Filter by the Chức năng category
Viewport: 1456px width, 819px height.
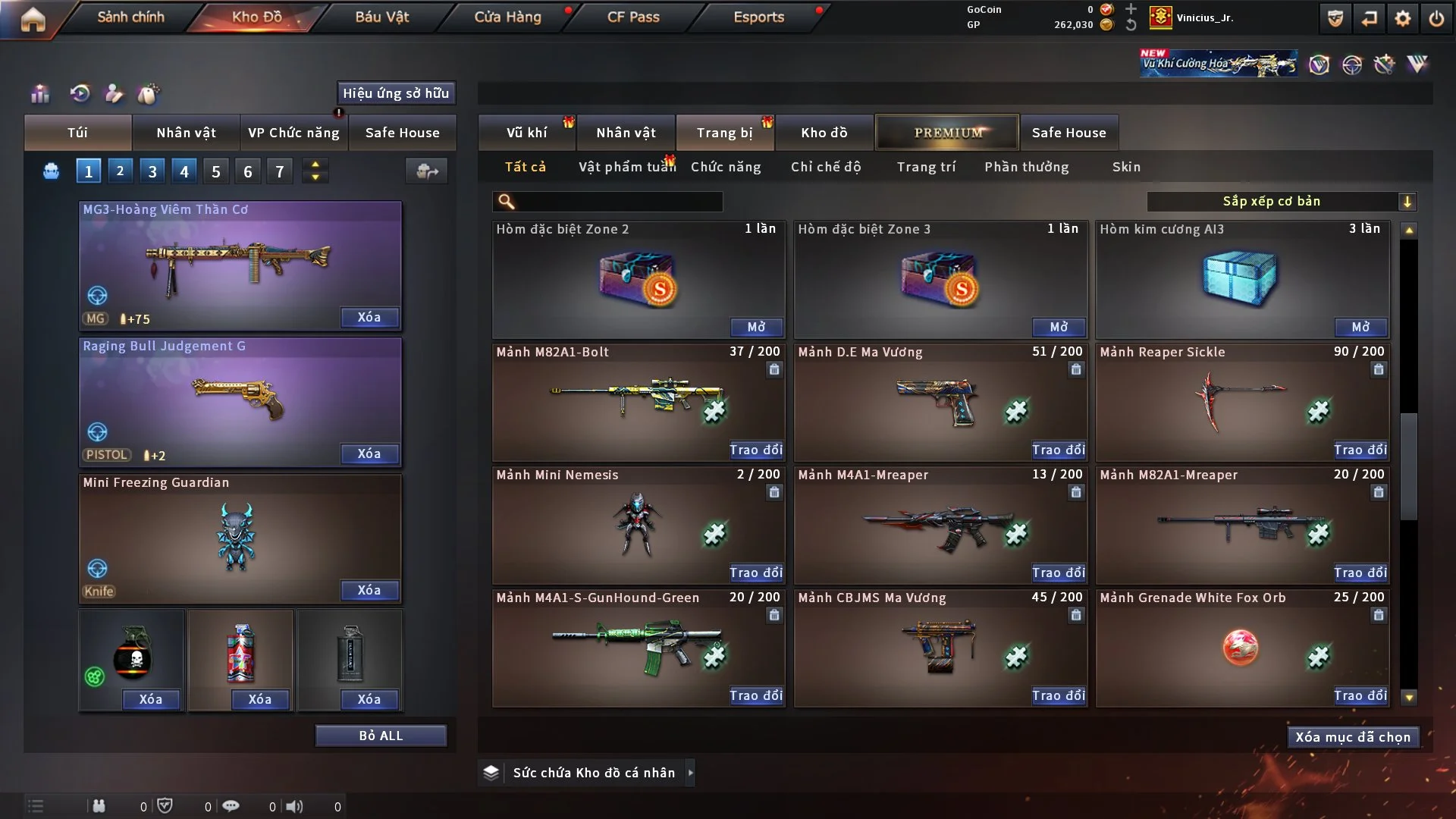click(726, 167)
